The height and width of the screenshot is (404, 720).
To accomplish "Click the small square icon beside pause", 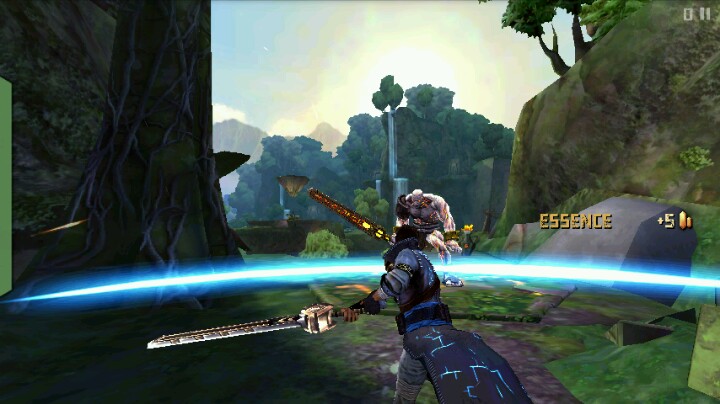I will click(689, 14).
